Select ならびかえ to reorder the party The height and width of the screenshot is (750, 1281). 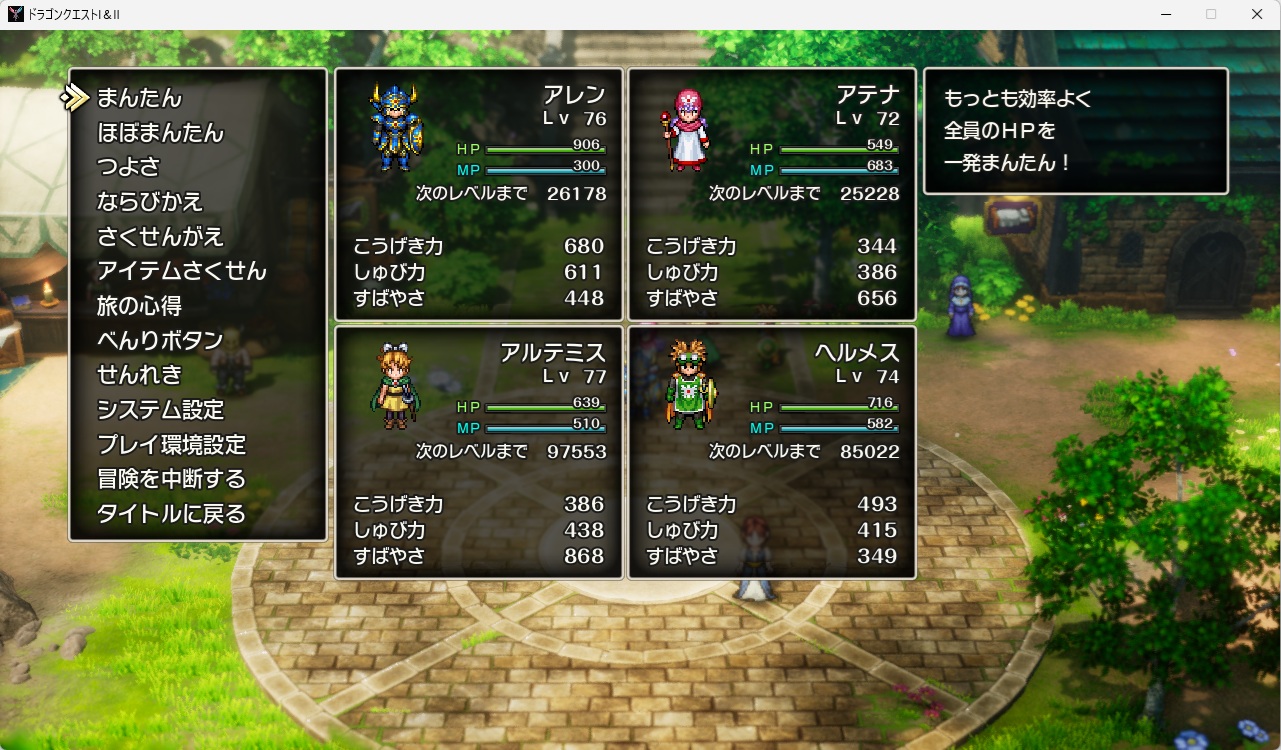150,202
